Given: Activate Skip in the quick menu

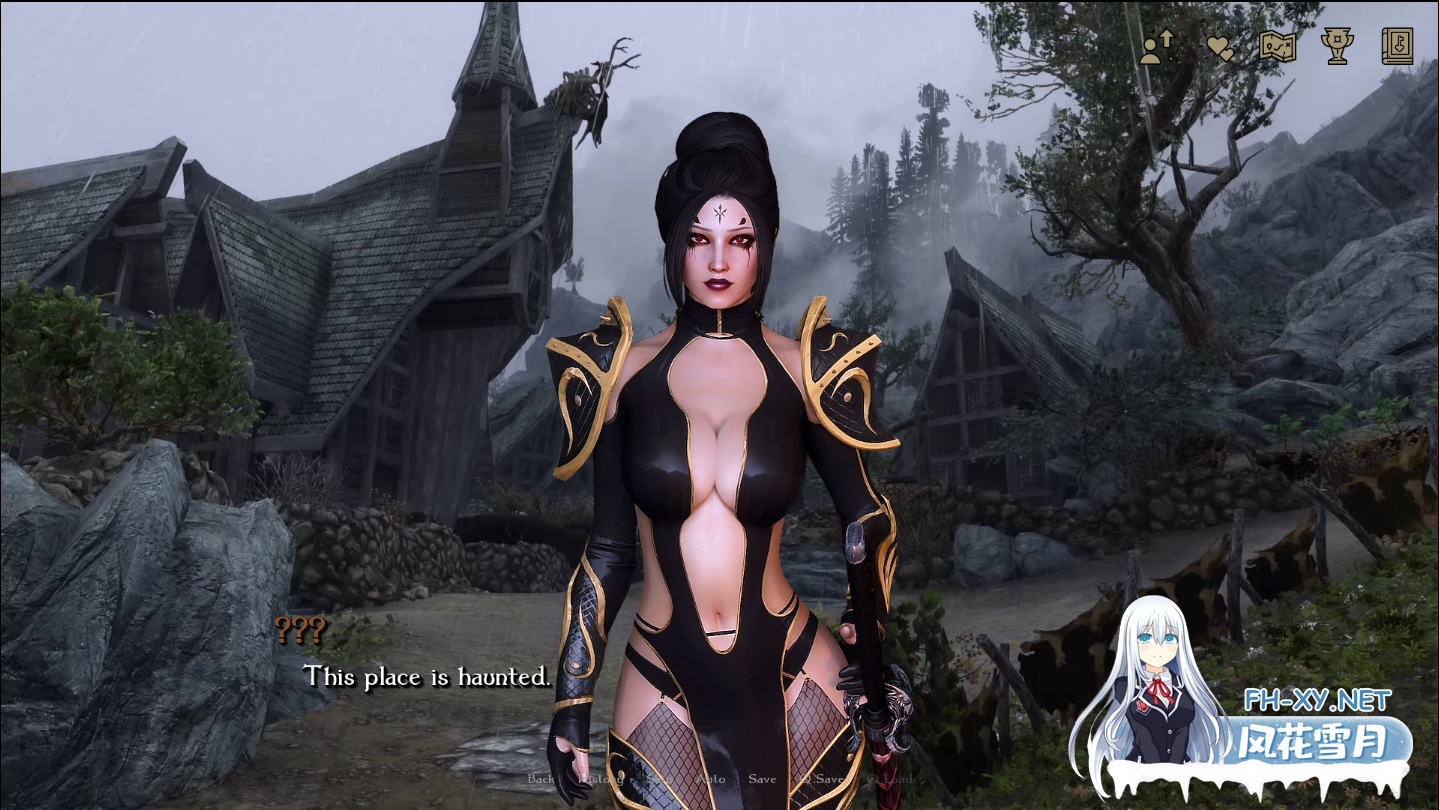Looking at the screenshot, I should [659, 779].
